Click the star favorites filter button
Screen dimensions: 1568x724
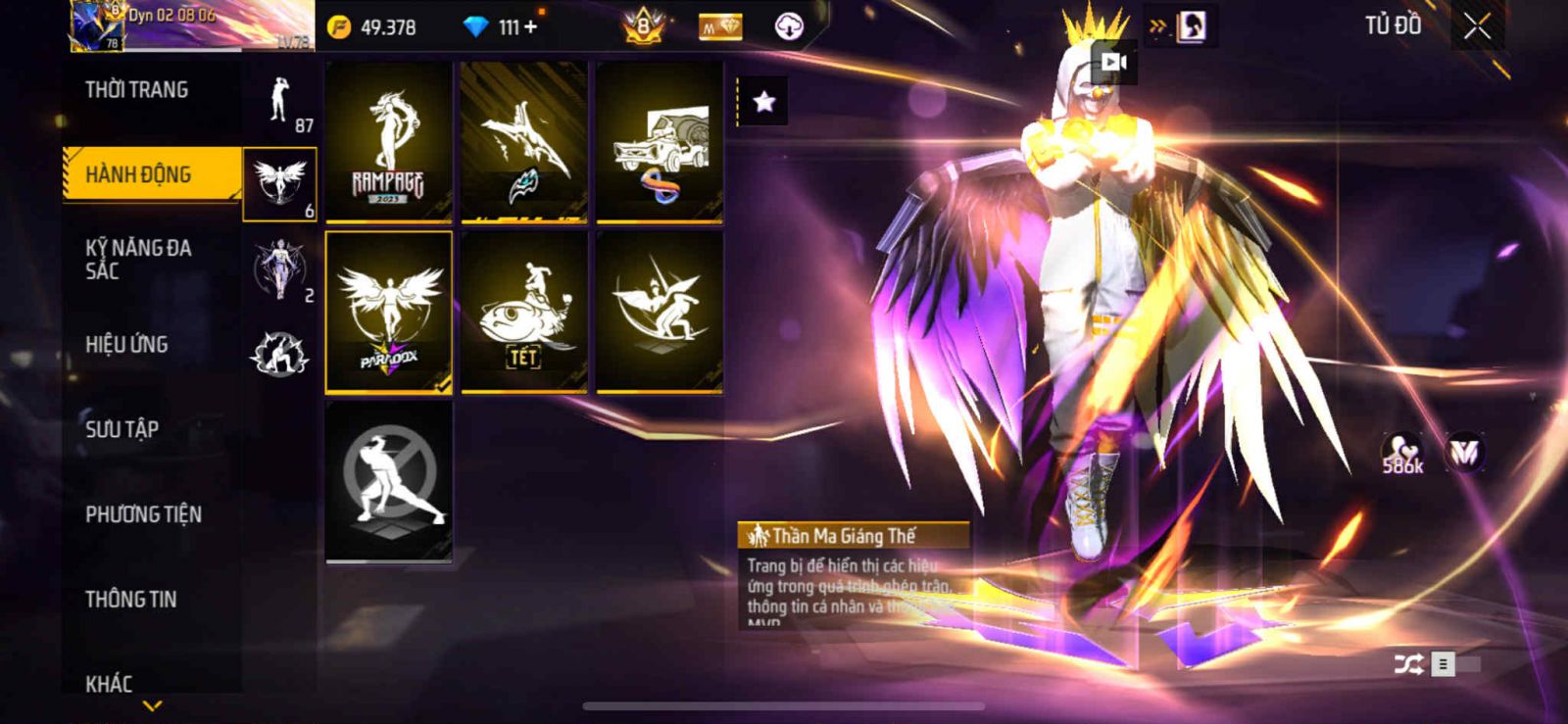click(763, 100)
